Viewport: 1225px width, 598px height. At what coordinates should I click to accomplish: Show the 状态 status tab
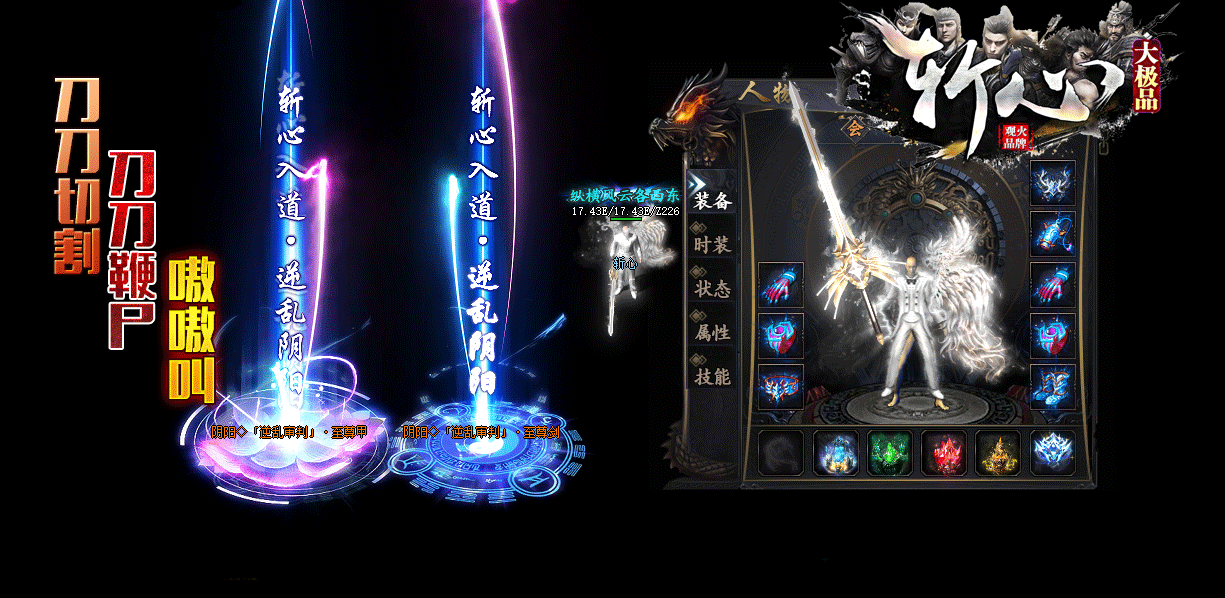tap(713, 288)
